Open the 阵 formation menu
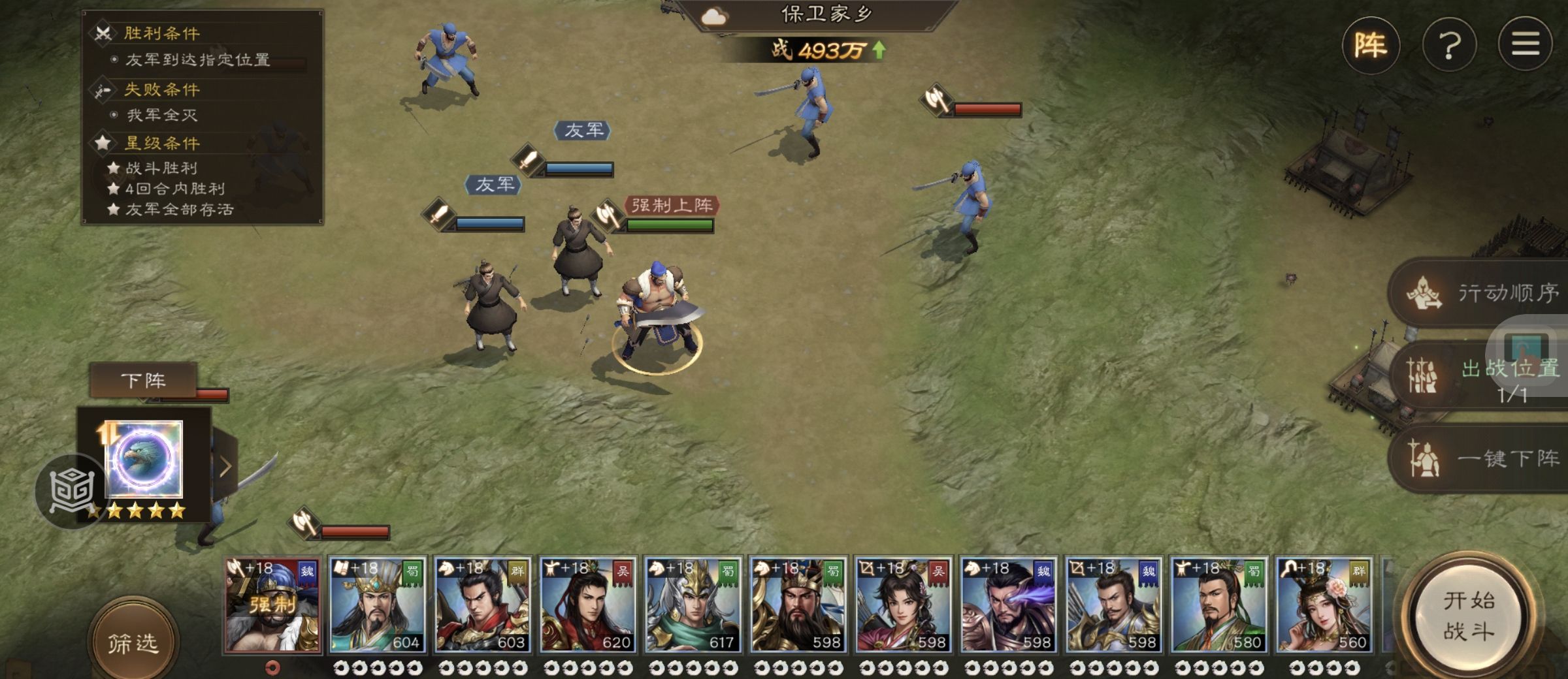1568x679 pixels. (x=1370, y=45)
